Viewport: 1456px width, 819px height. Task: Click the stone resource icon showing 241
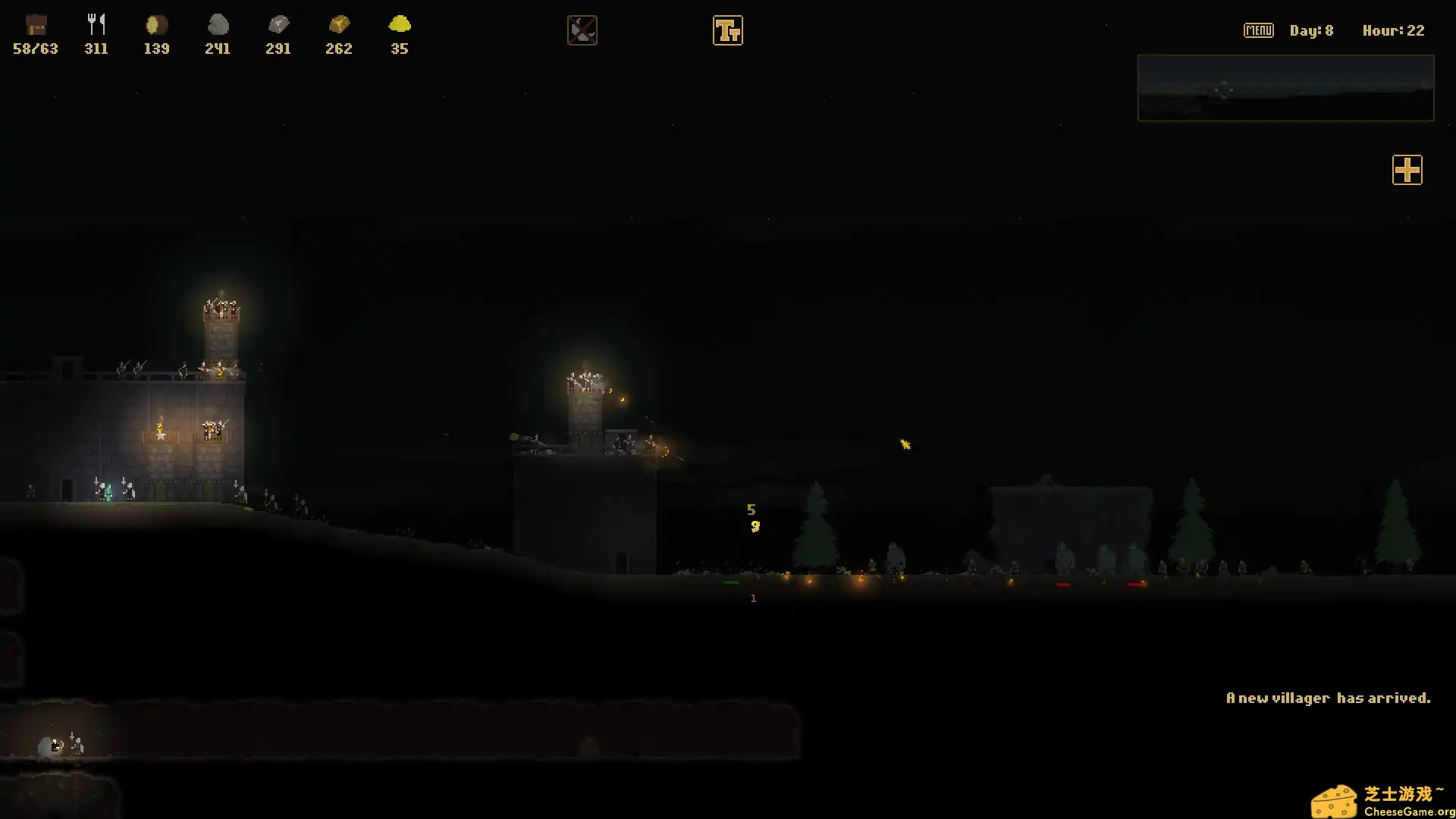[x=218, y=25]
